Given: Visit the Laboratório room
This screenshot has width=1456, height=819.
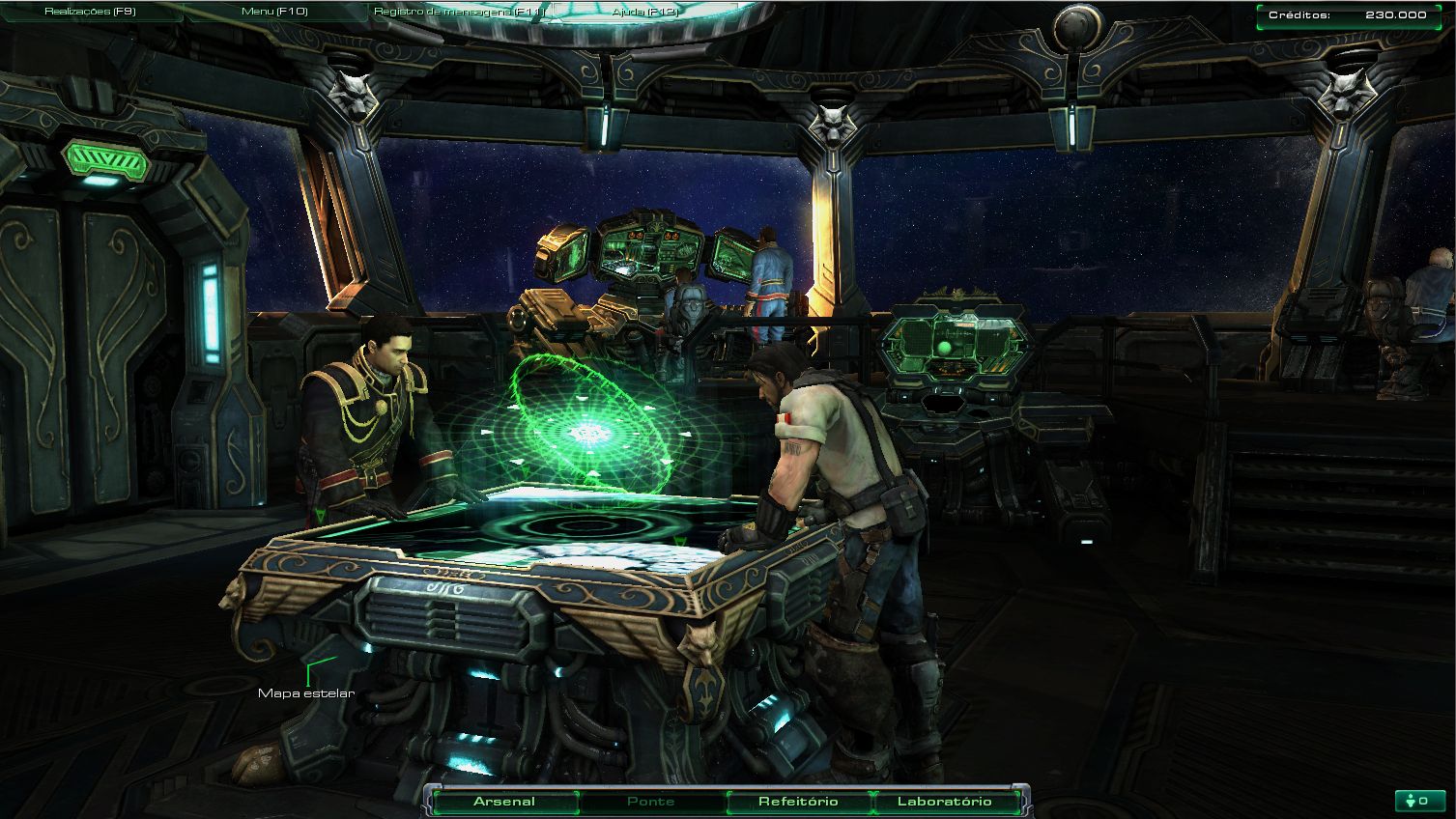Looking at the screenshot, I should pyautogui.click(x=944, y=802).
